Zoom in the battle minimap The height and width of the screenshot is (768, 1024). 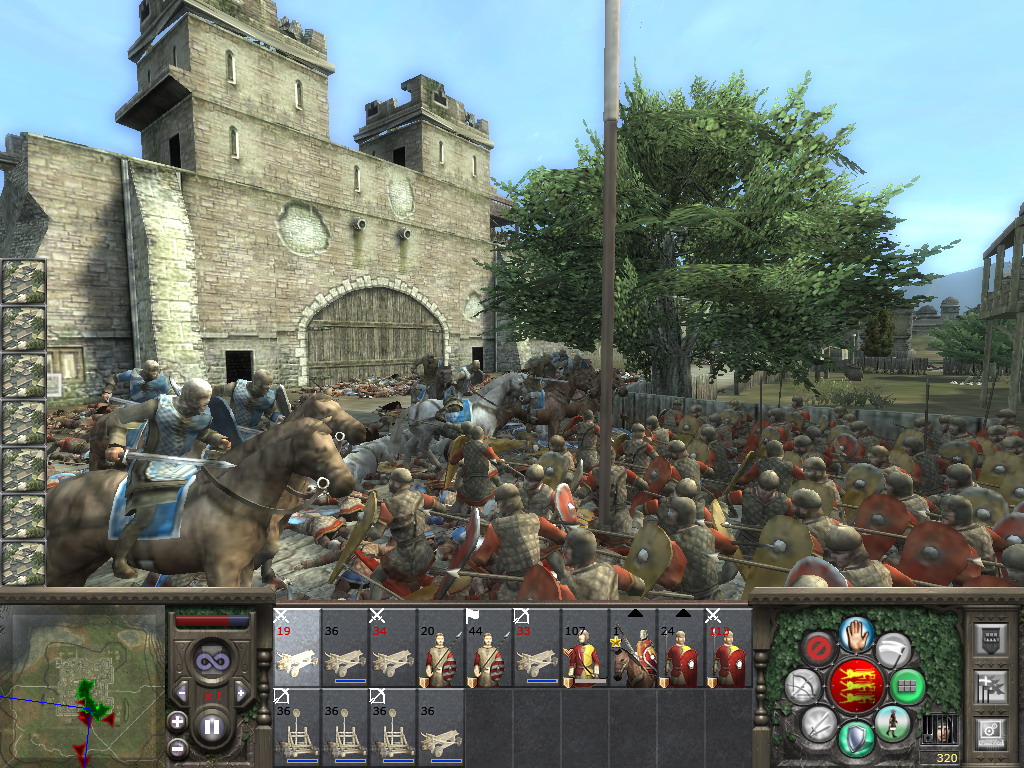coord(178,721)
